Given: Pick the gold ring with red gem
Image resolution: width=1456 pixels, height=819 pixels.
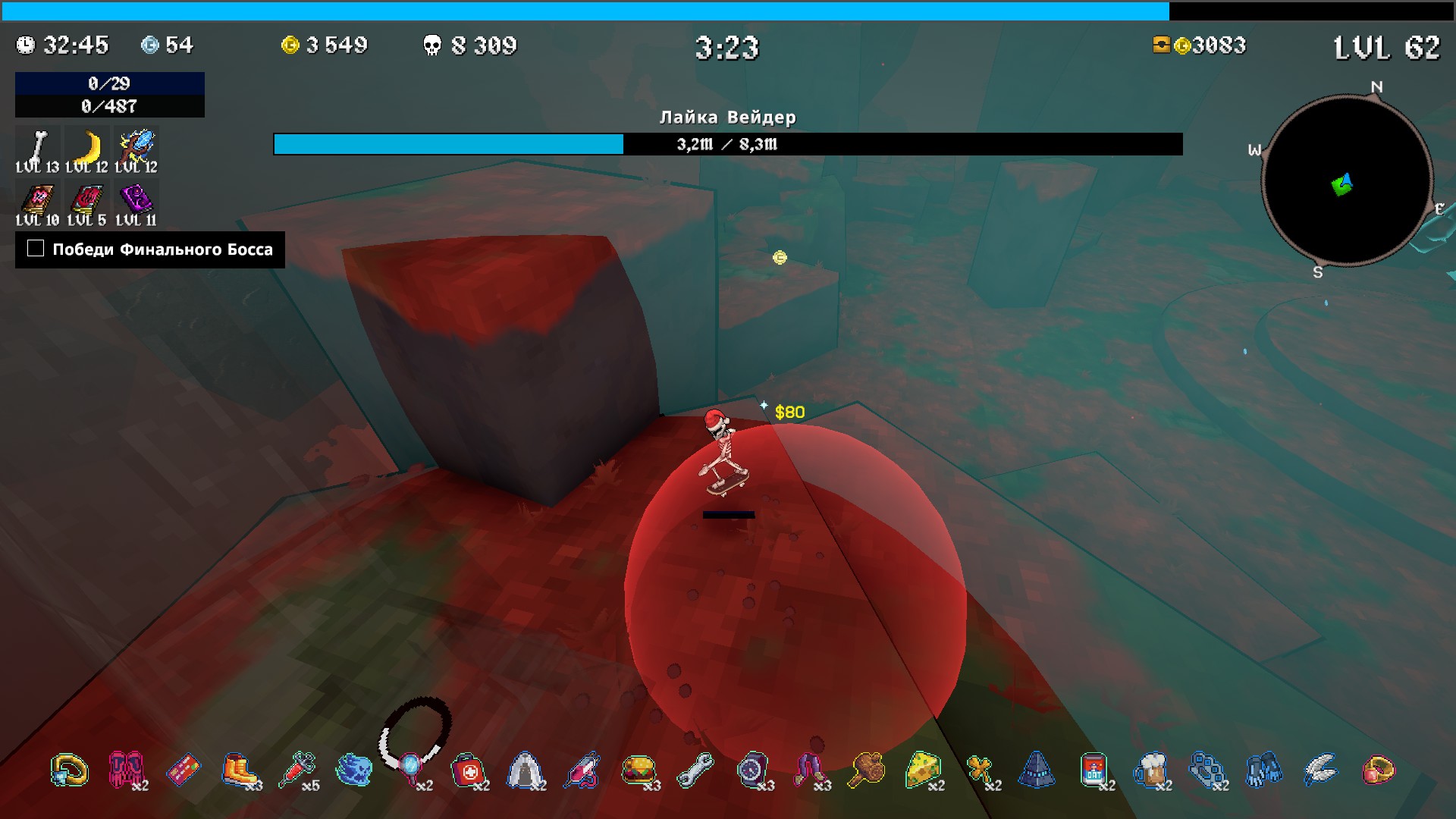Looking at the screenshot, I should [1377, 770].
